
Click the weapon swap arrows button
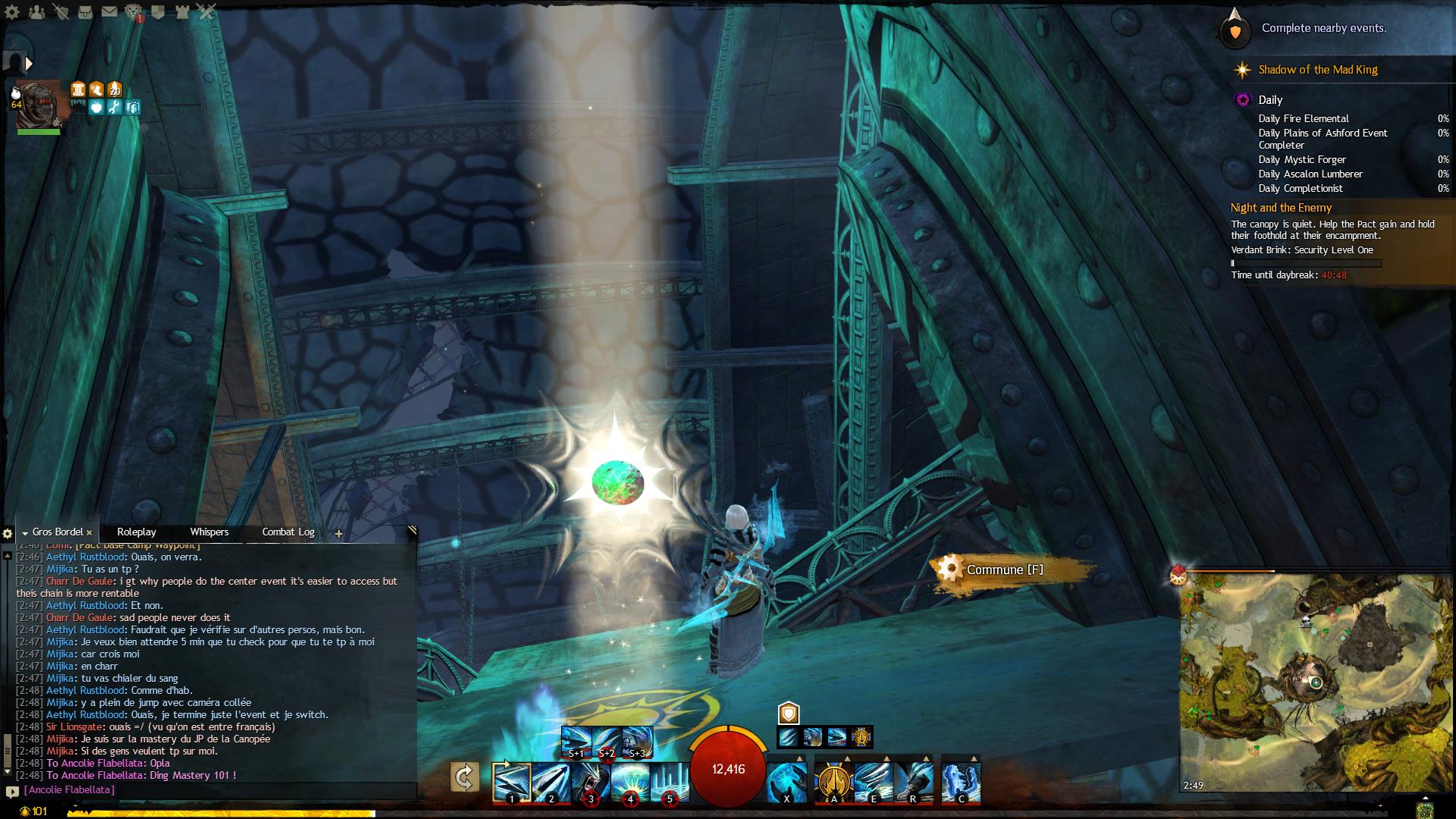click(x=464, y=777)
